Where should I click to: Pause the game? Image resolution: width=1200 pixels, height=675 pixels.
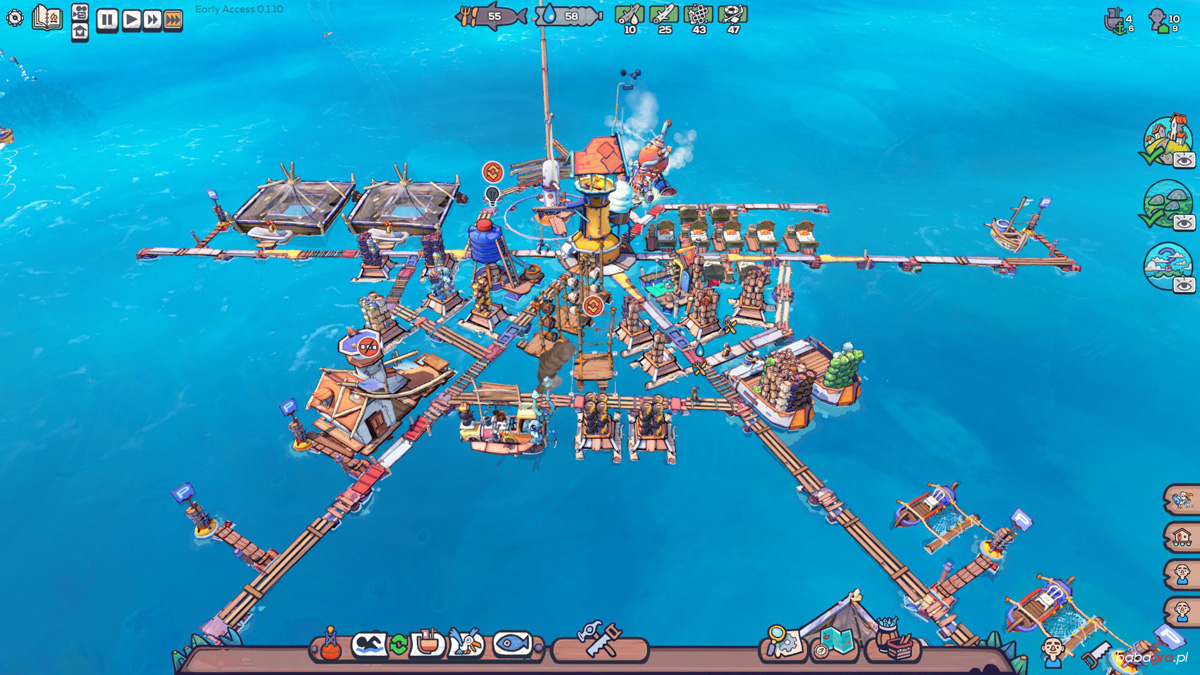click(x=107, y=20)
